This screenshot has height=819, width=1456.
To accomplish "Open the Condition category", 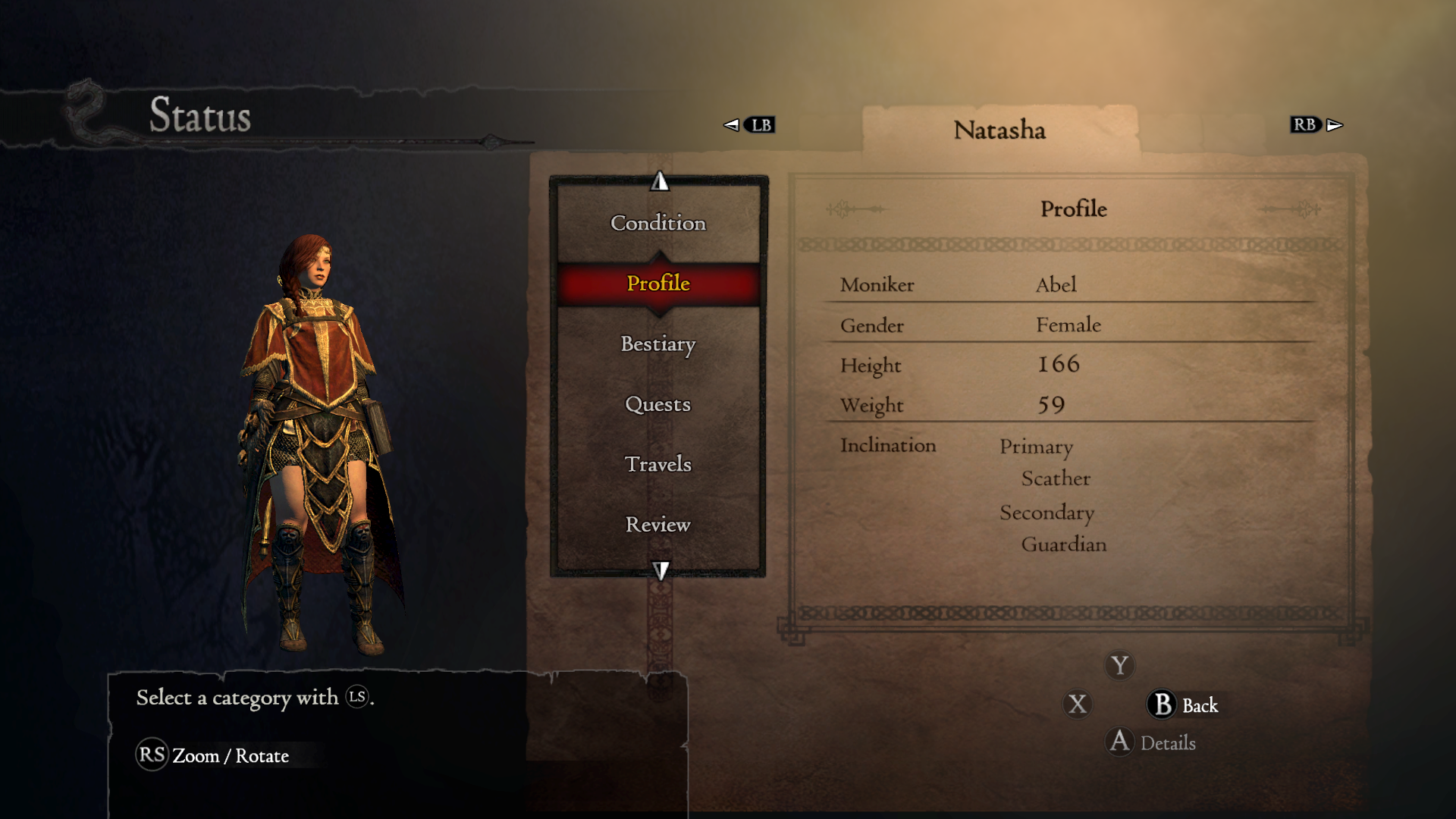I will tap(658, 223).
